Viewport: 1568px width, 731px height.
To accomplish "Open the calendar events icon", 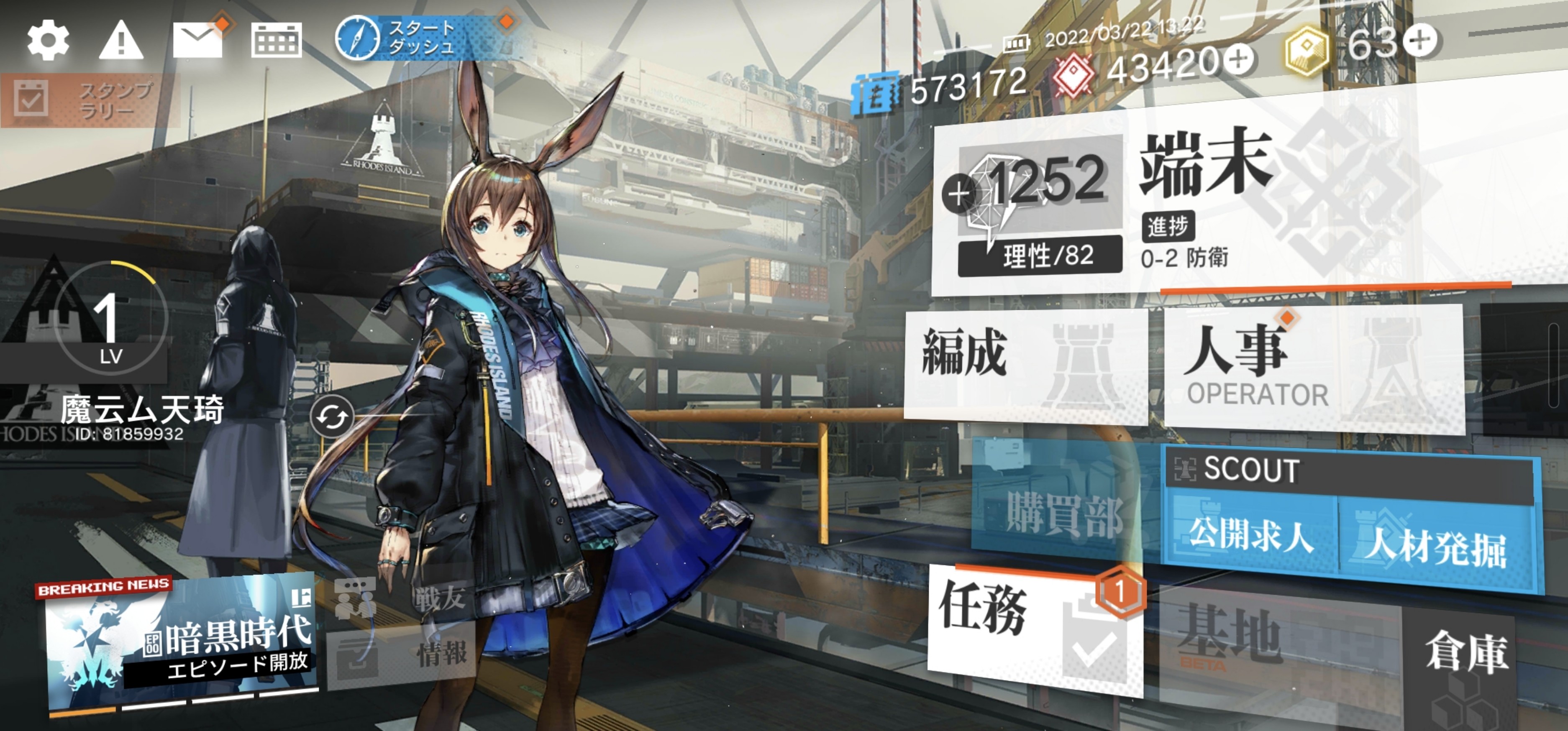I will tap(277, 40).
